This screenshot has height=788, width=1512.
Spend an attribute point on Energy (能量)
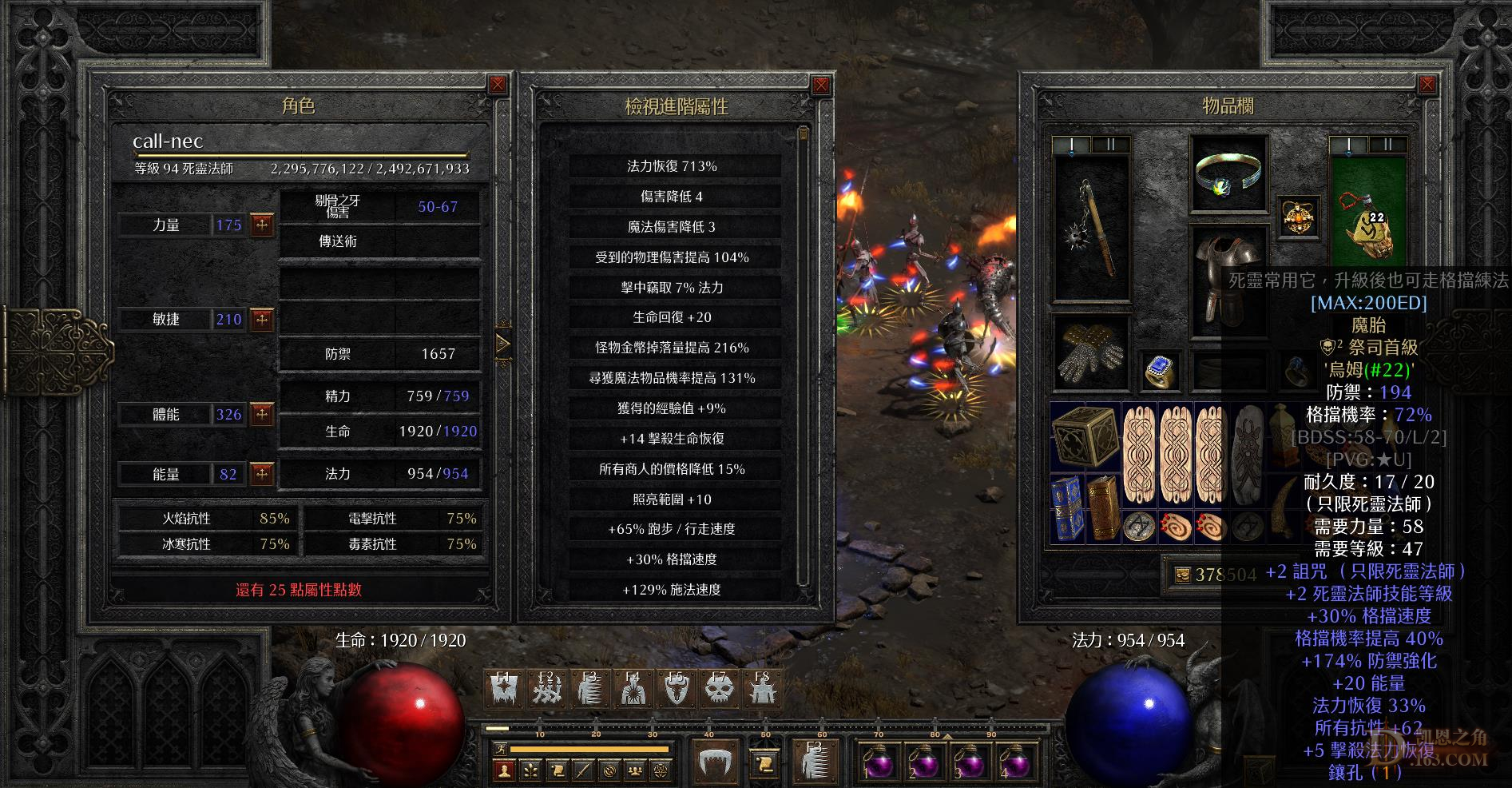pos(262,474)
